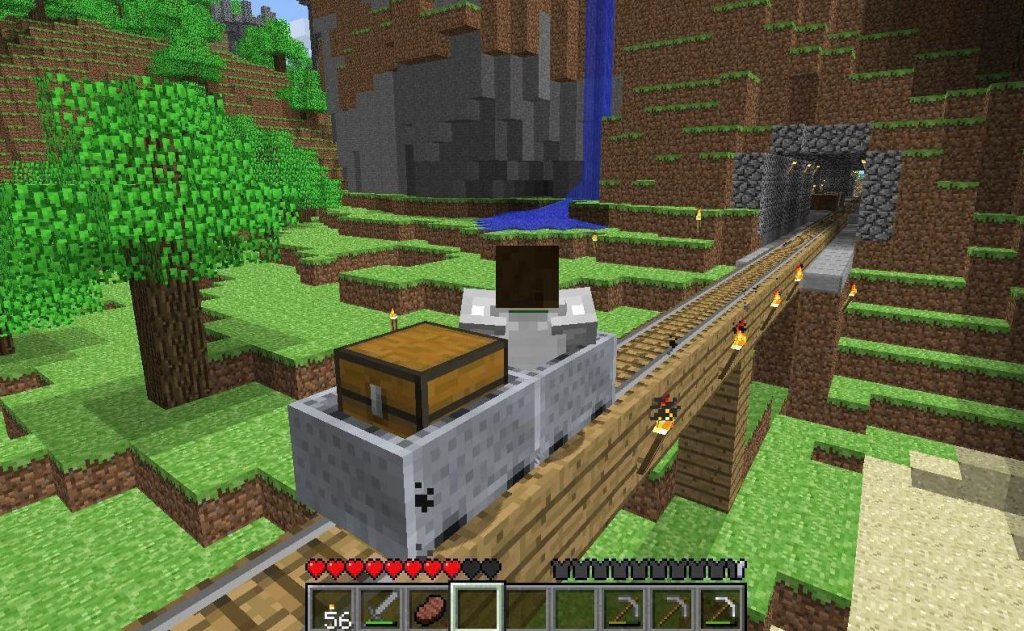Select the sword hotbar slot
Image resolution: width=1024 pixels, height=631 pixels.
381,609
